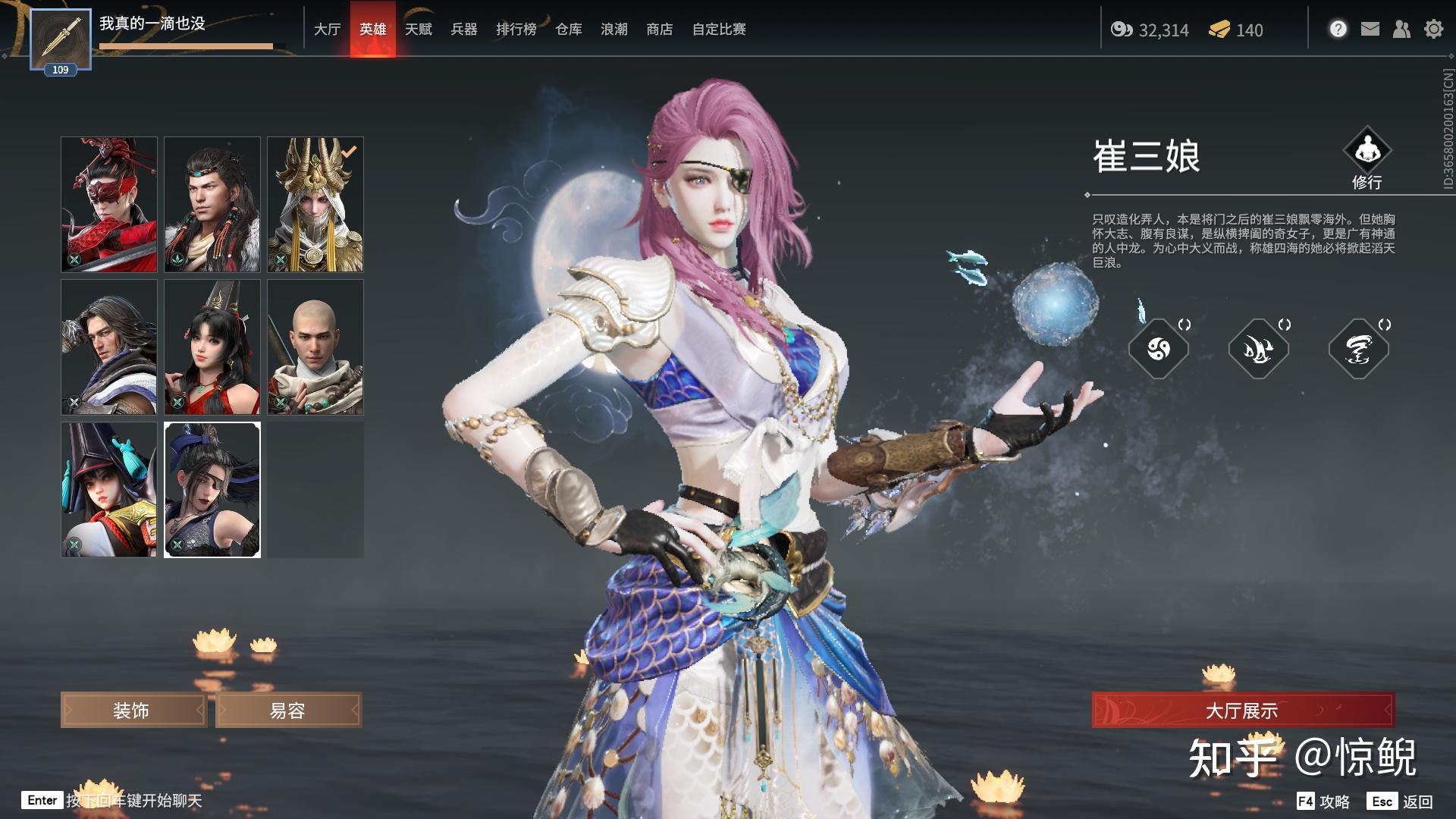Select the red-masked hero portrait
Viewport: 1456px width, 819px height.
(109, 204)
